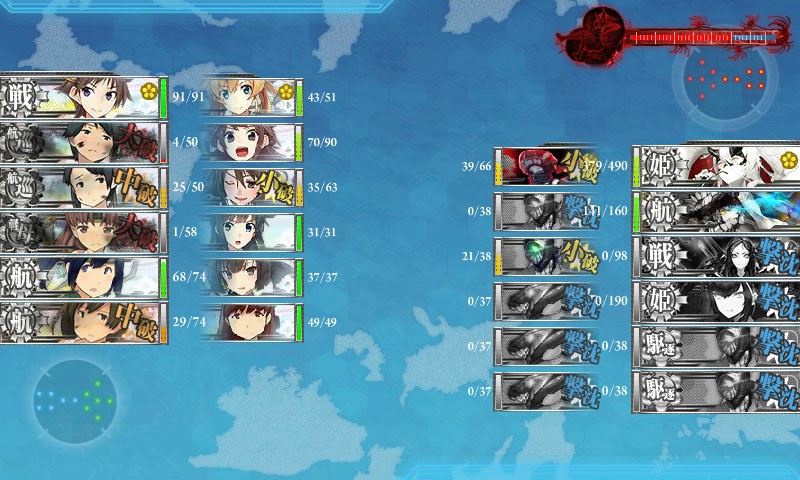
Task: Pick the moderately damaged ship at 25/50 HP
Action: coord(83,187)
